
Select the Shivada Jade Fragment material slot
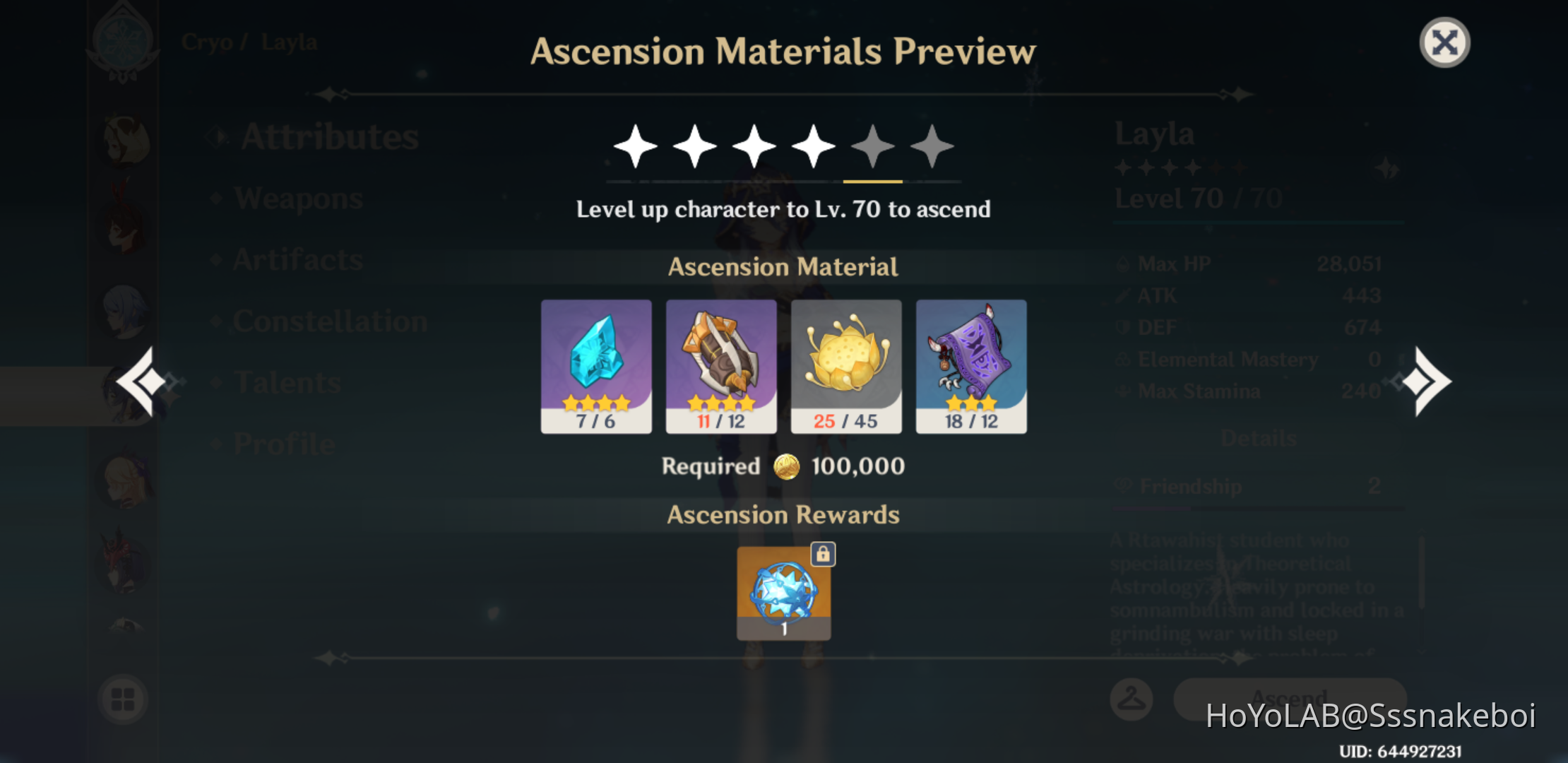(x=597, y=360)
